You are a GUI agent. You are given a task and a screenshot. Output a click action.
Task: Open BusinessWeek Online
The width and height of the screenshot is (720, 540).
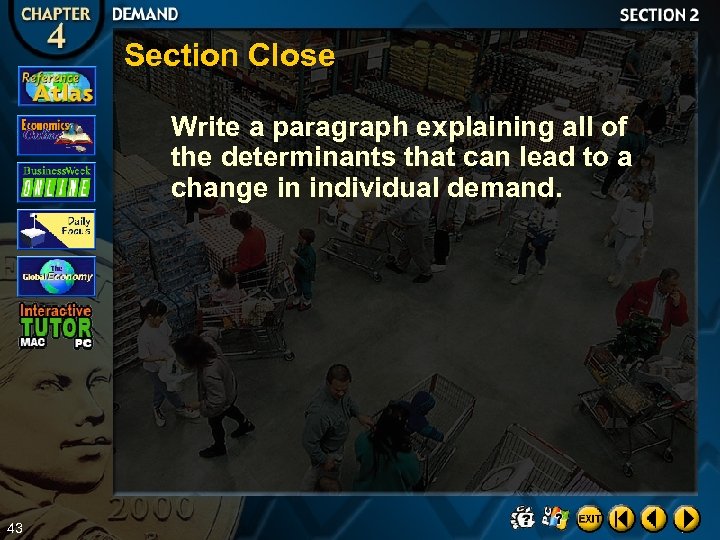tap(57, 182)
